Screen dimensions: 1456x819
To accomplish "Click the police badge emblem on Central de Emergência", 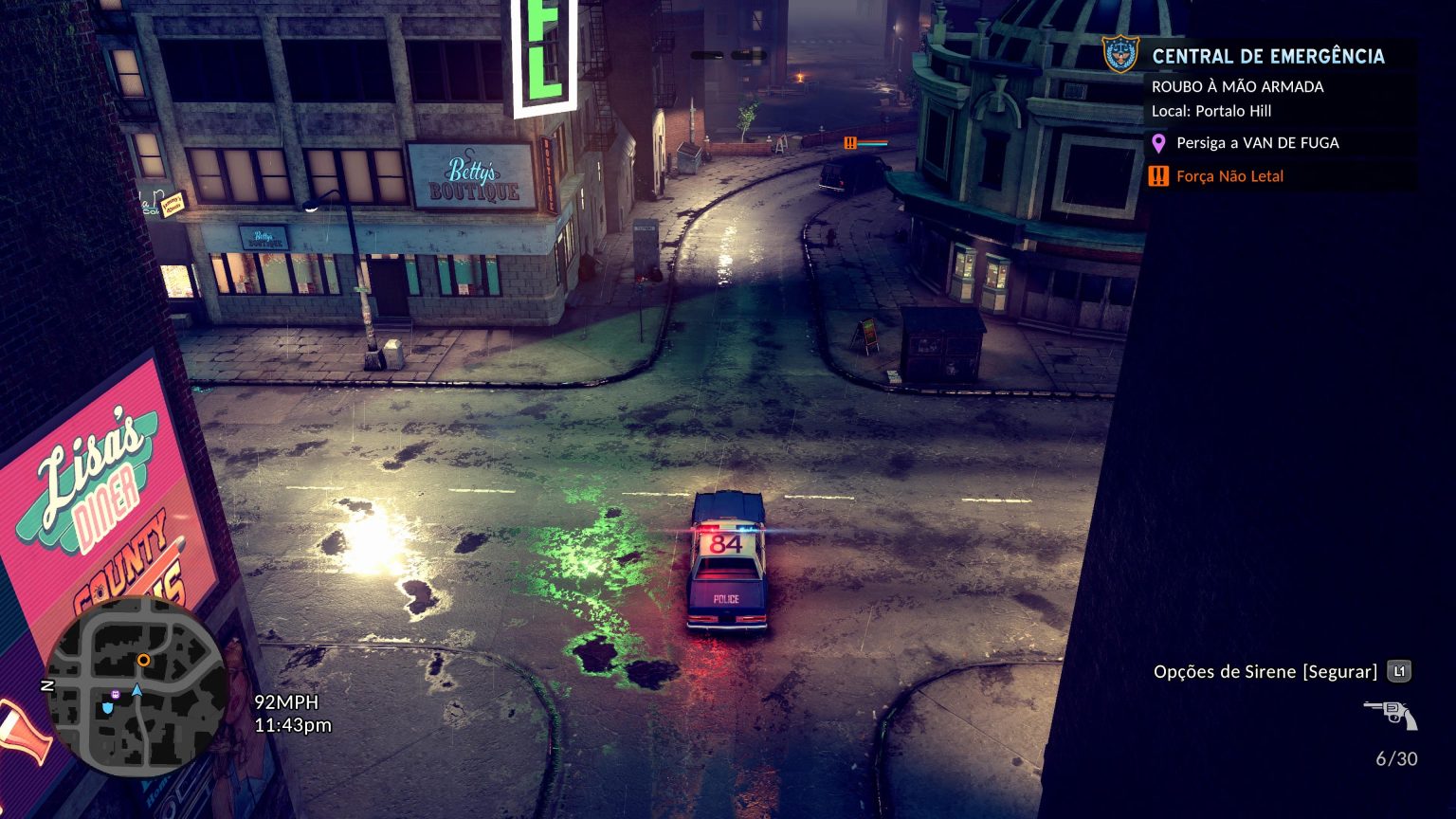I will pyautogui.click(x=1119, y=54).
